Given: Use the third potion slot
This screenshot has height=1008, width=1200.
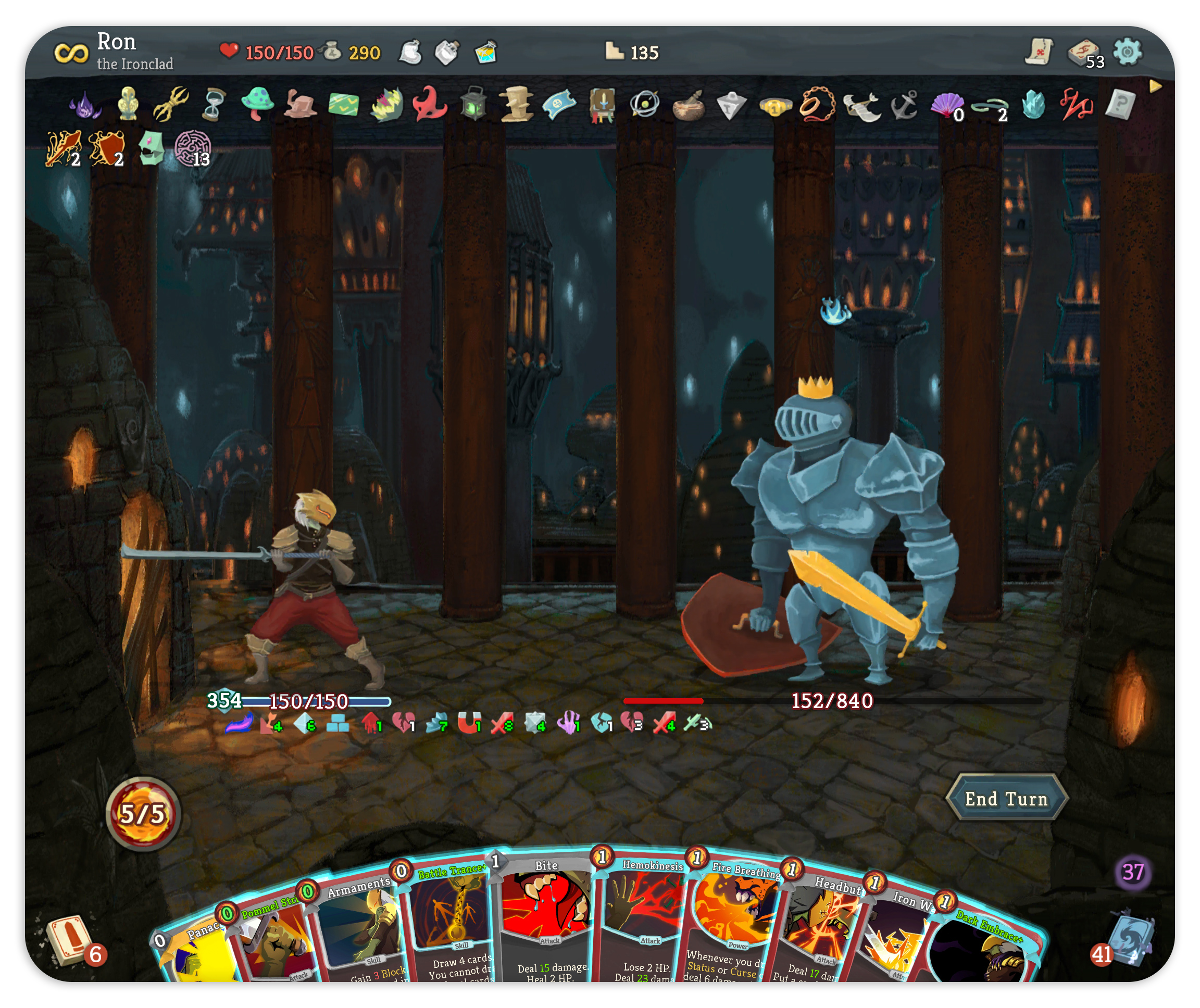Looking at the screenshot, I should [485, 53].
